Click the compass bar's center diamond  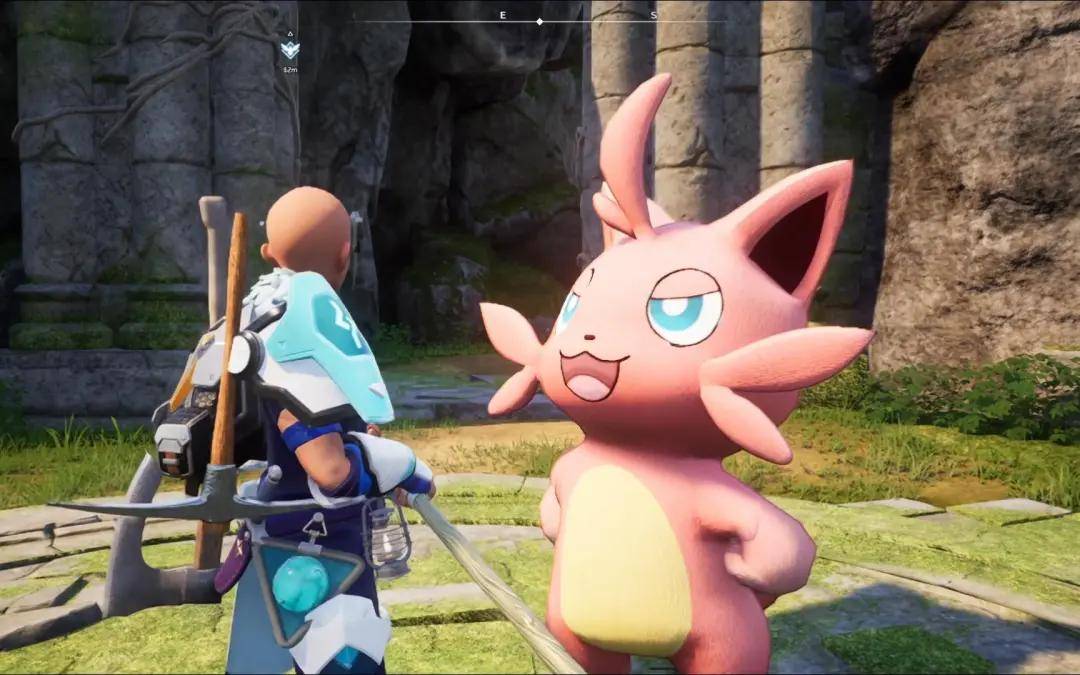[x=540, y=21]
